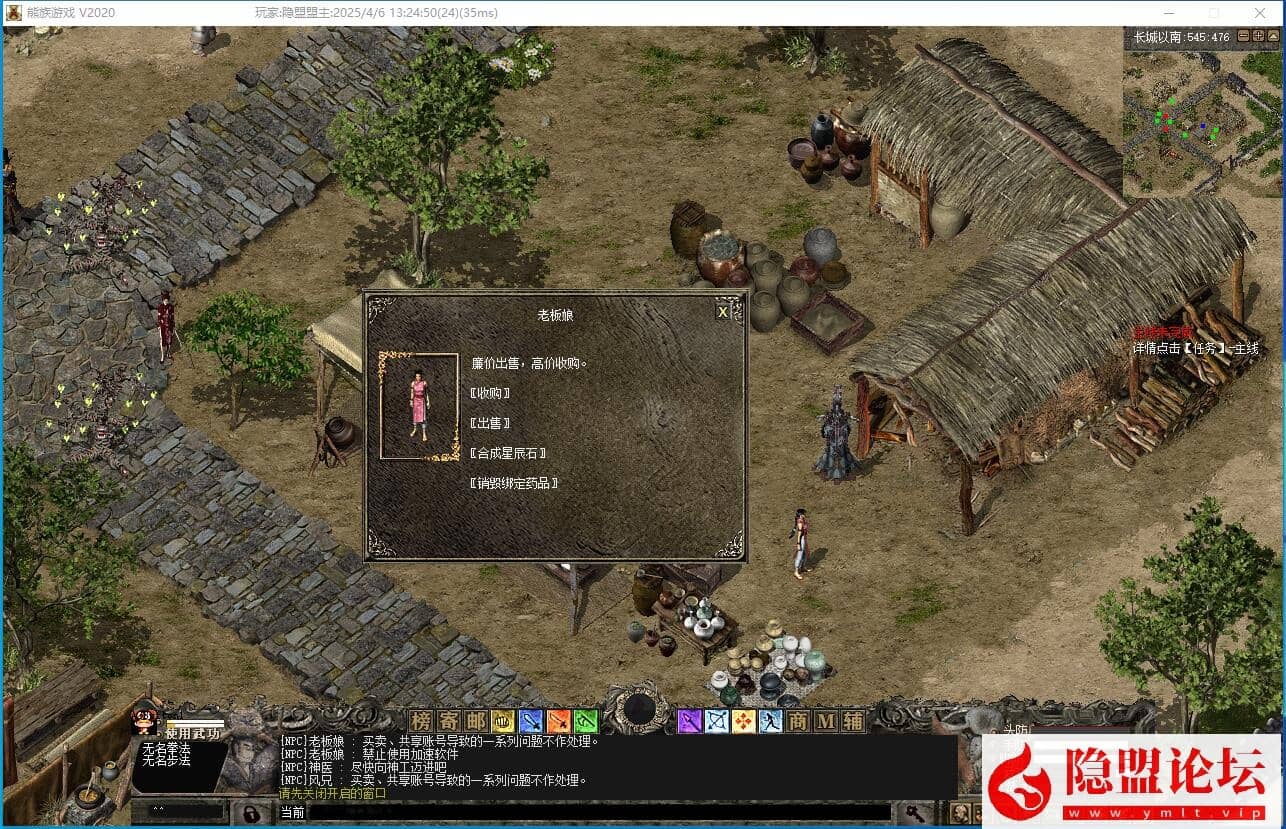Image resolution: width=1286 pixels, height=829 pixels.
Task: Open the M map button
Action: 825,720
